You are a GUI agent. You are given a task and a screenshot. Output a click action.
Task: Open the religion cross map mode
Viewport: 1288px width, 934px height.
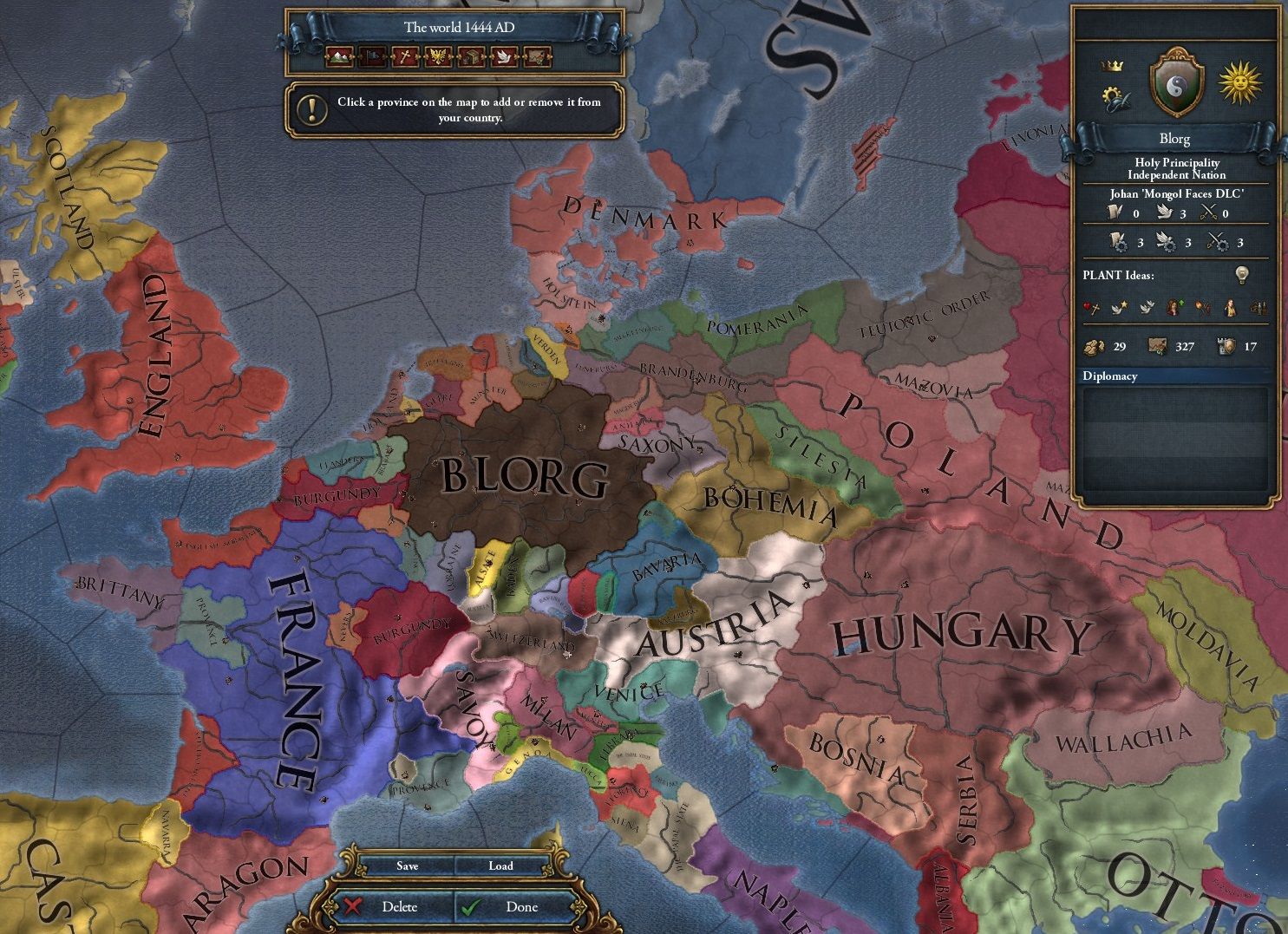[x=404, y=58]
